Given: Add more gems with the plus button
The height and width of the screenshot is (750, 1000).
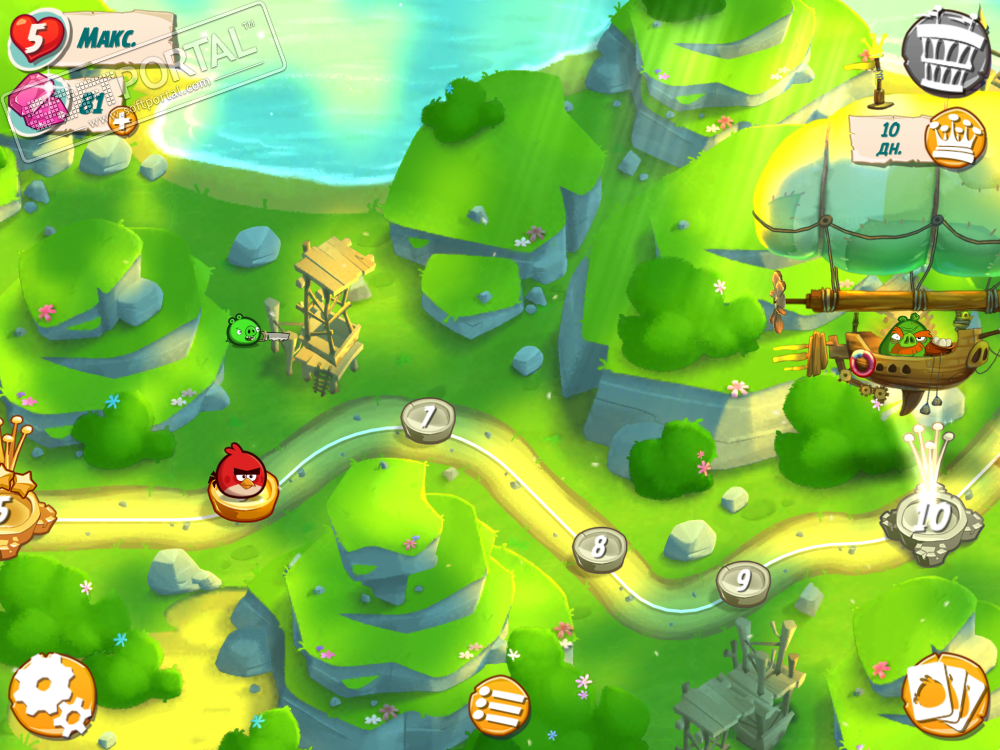Looking at the screenshot, I should (122, 122).
